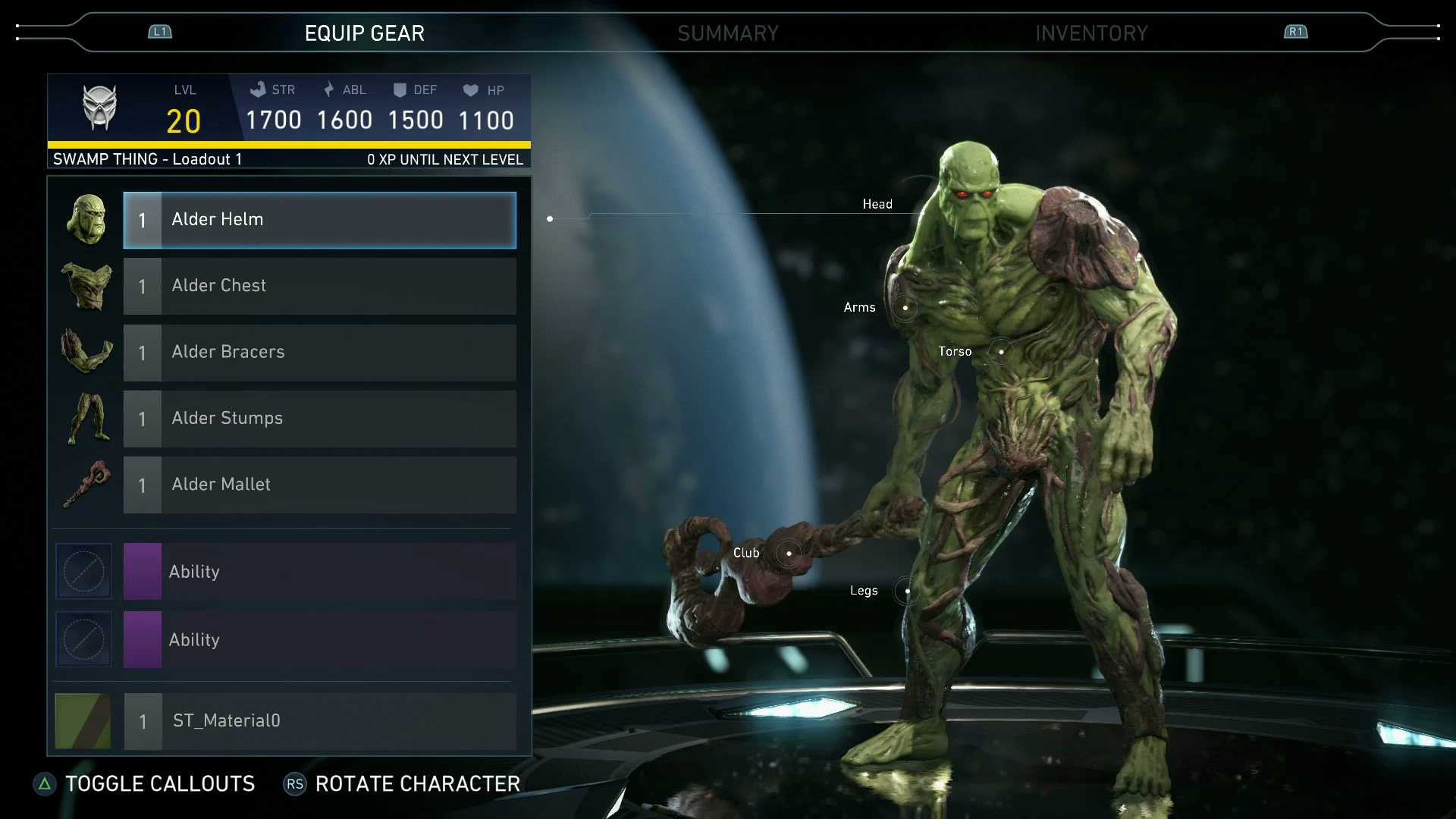Select the Alder Mallet weapon slot
1456x819 pixels.
(319, 485)
